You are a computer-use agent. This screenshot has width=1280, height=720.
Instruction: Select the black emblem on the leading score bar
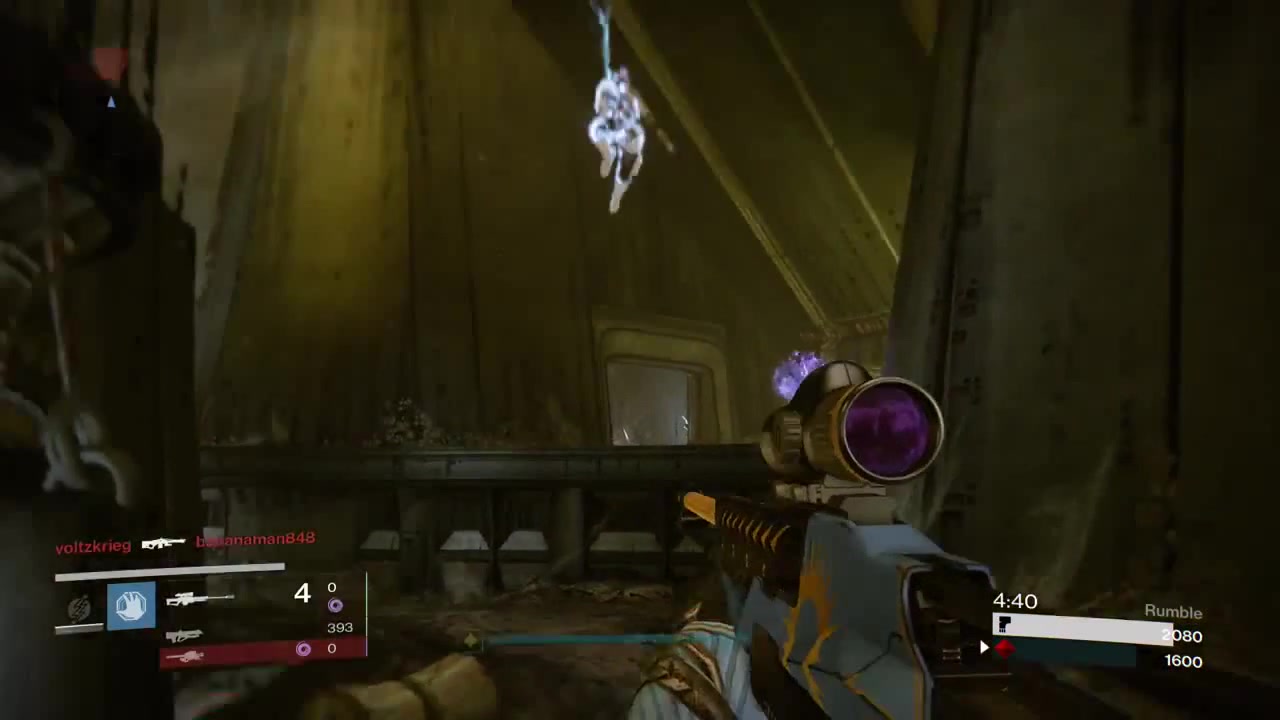tap(1005, 625)
